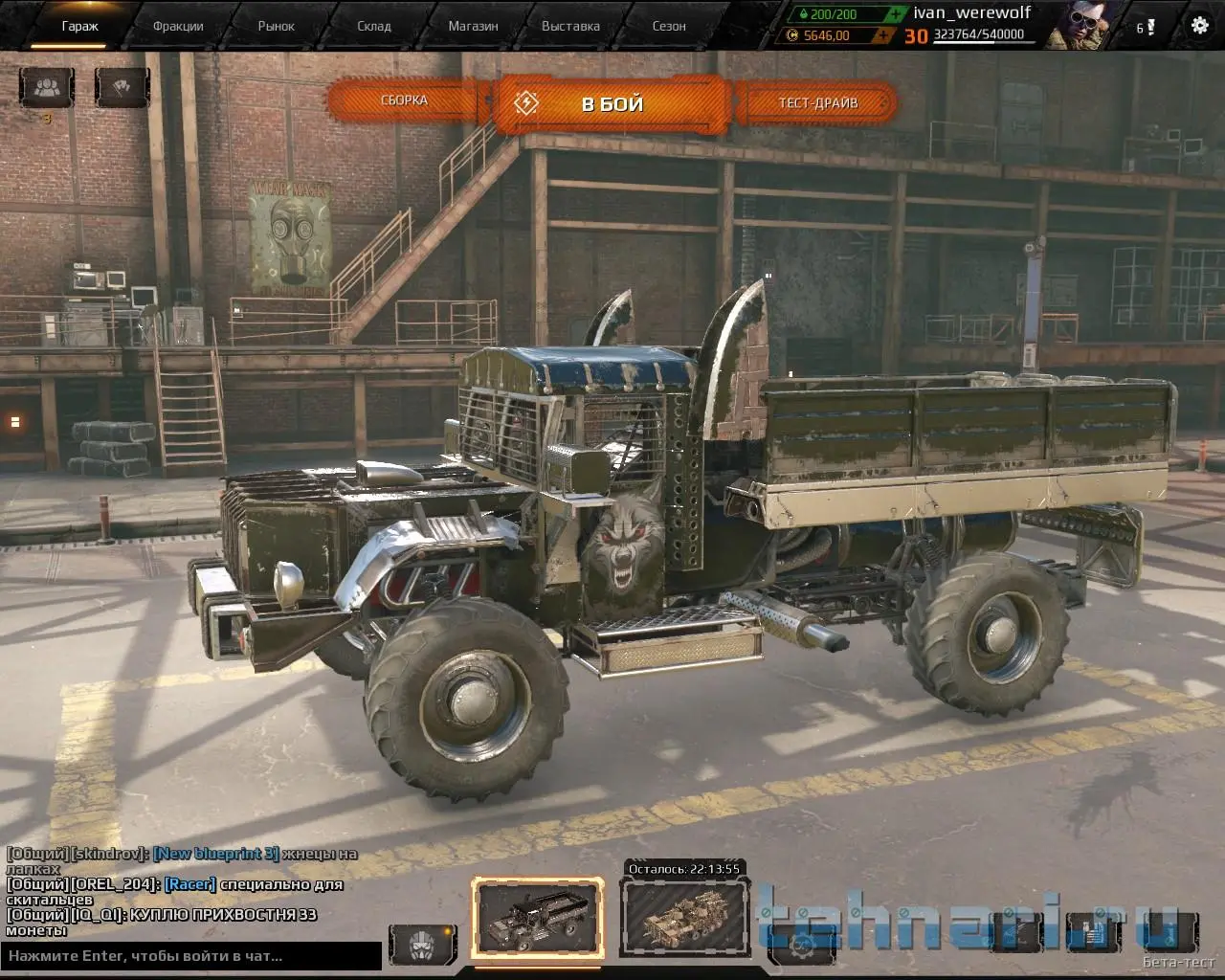Add coins with the orange plus button
The image size is (1225, 980).
(x=886, y=35)
